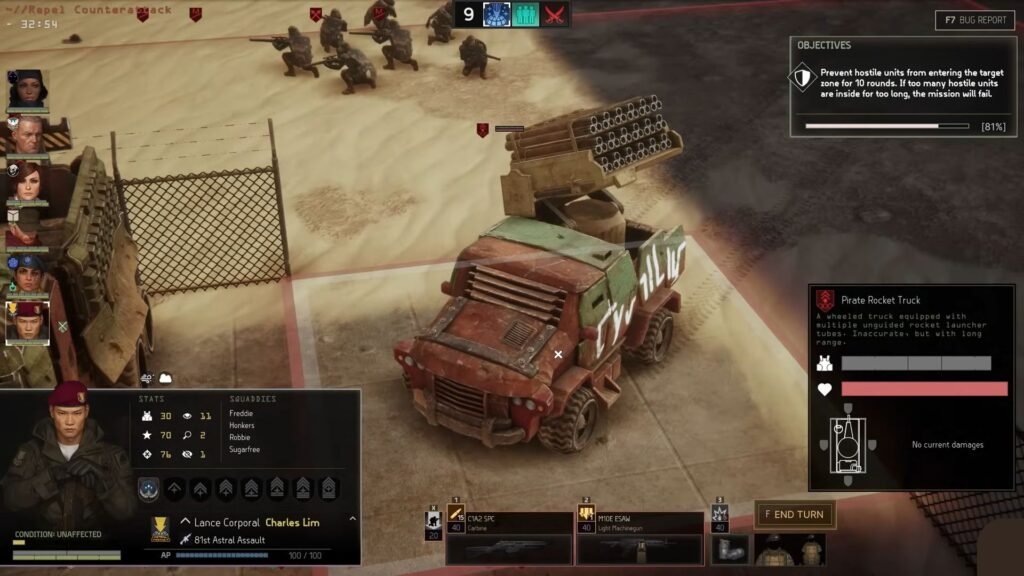Collapse the Charles Lim unit panel
This screenshot has height=576, width=1024.
(352, 520)
